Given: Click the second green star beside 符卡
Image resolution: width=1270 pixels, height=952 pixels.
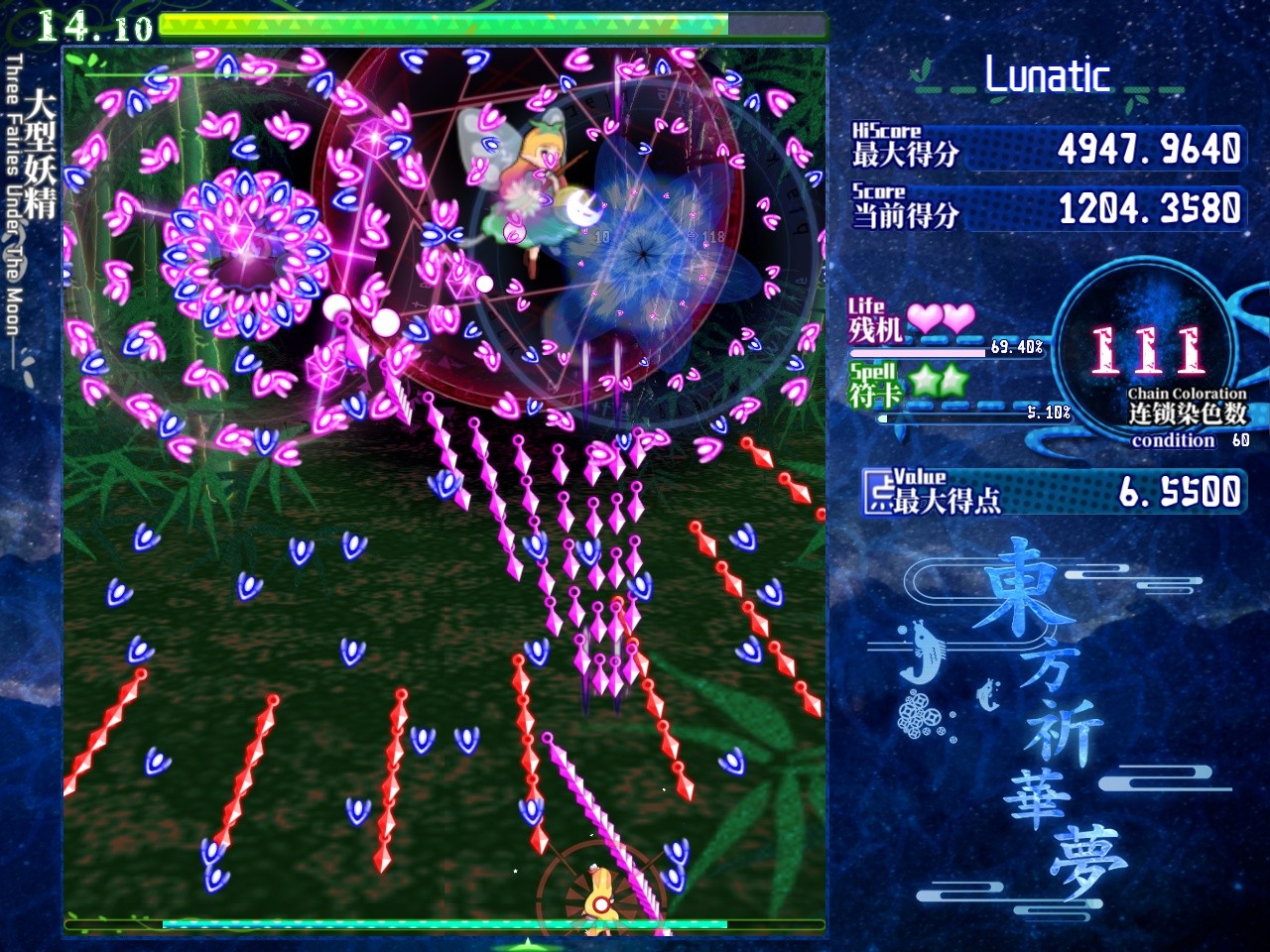Looking at the screenshot, I should tap(954, 382).
